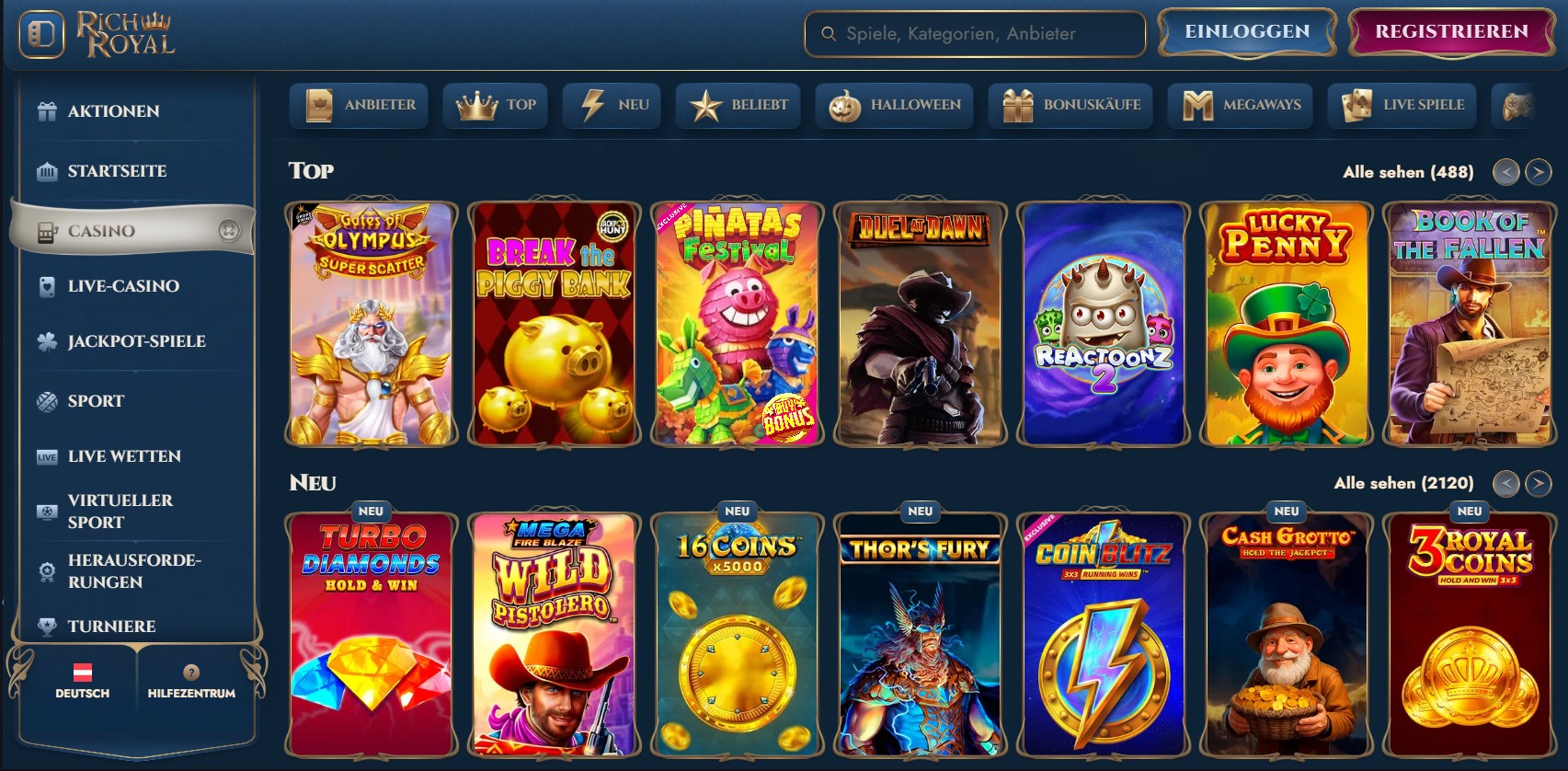Select the Sport section in the sidebar
Screen dimensions: 1568x771
[x=96, y=400]
